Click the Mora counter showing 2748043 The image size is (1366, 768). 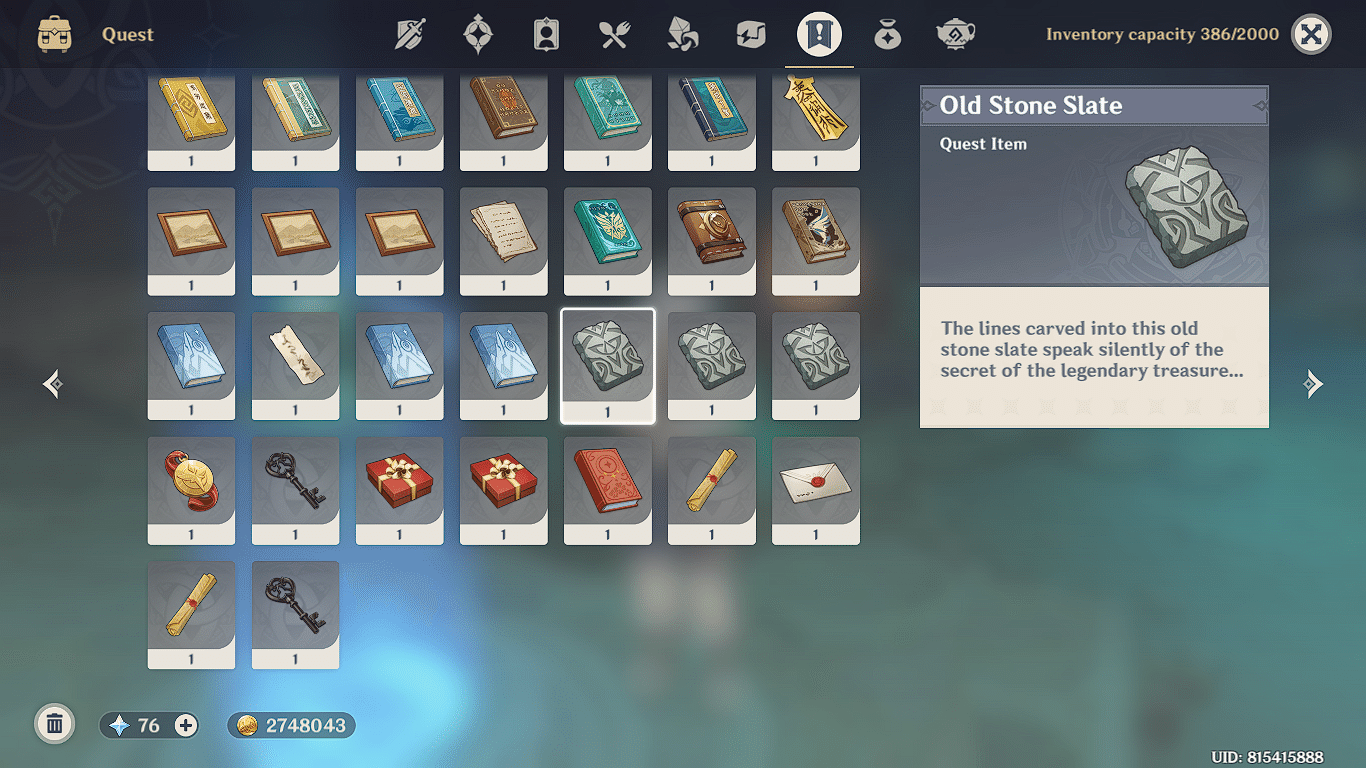pos(291,725)
